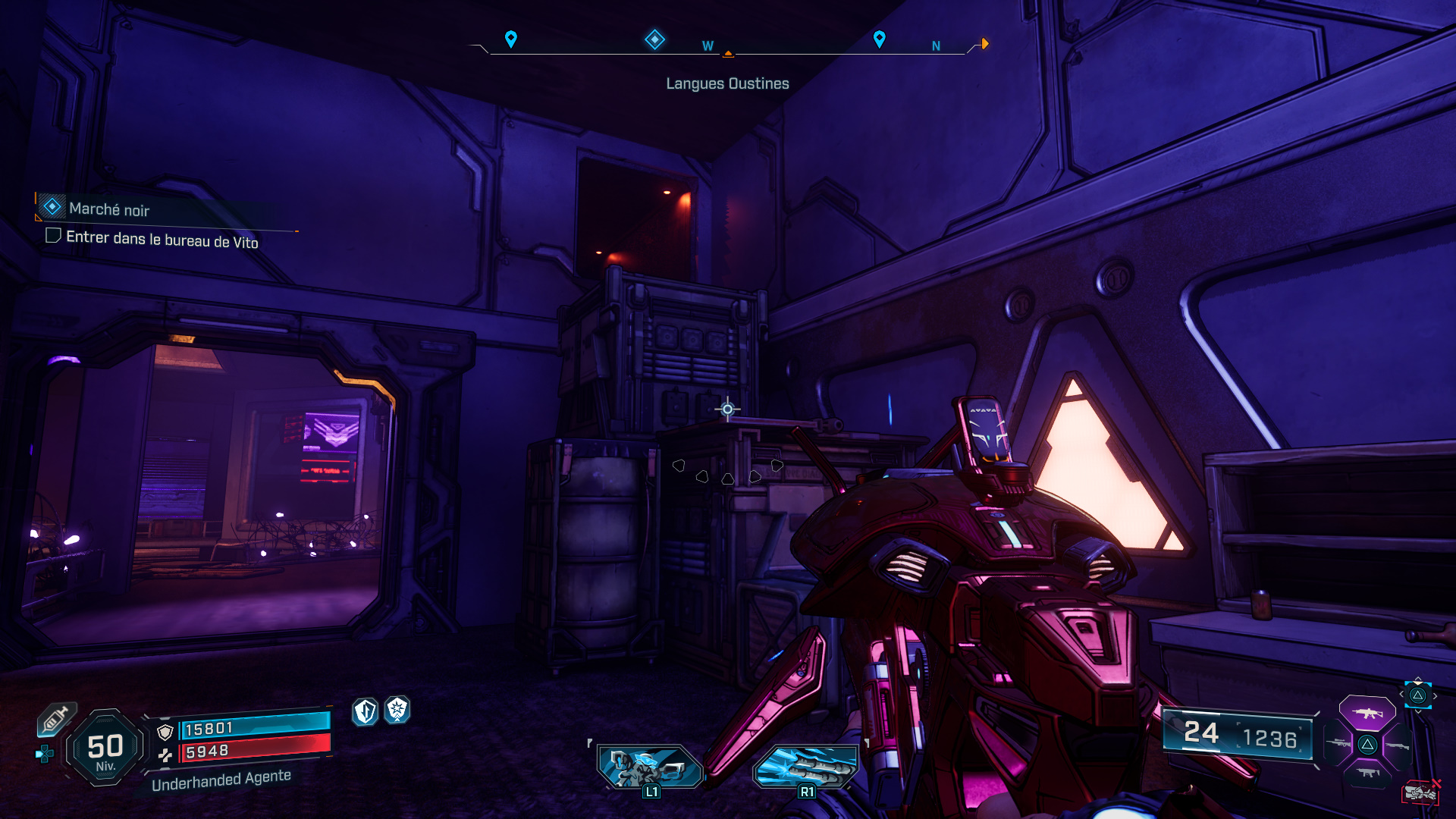Viewport: 1456px width, 819px height.
Task: Select the SMG in the bottom weapon slot
Action: coord(1367,773)
